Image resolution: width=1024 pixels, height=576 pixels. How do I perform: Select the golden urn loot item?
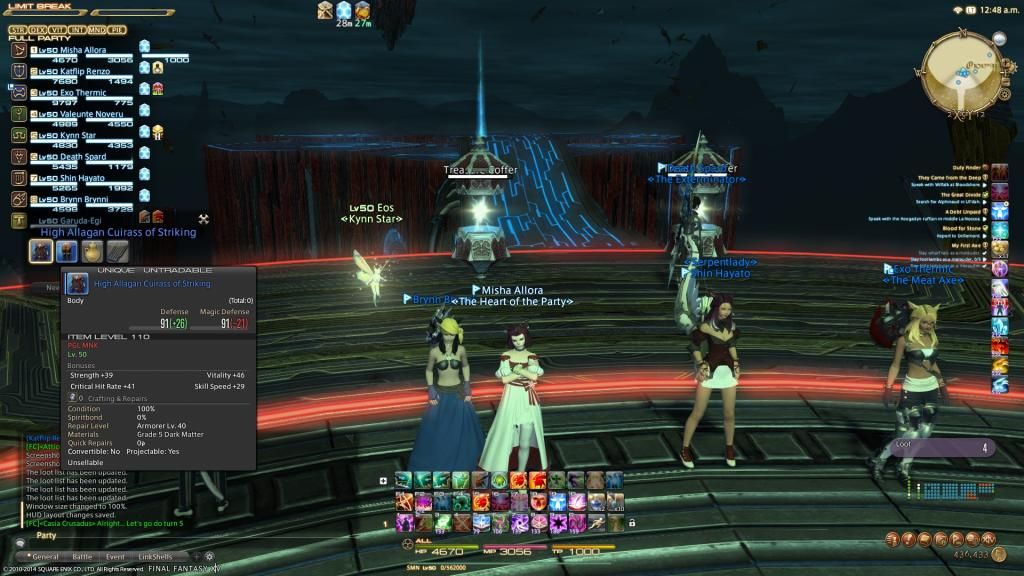pyautogui.click(x=92, y=251)
